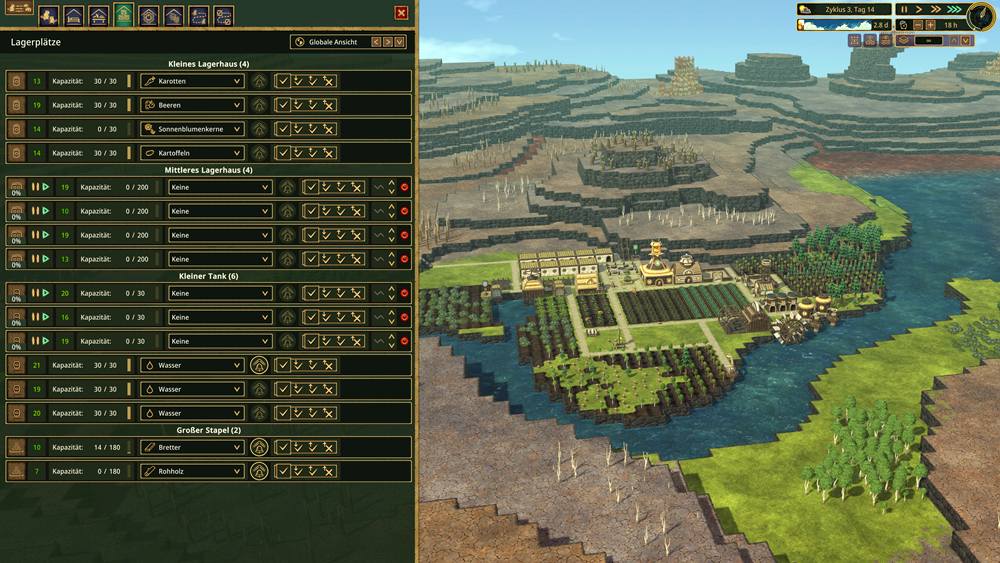Screen dimensions: 1000x563
Task: Click the next arrow beside Globale Ansicht
Action: point(388,42)
